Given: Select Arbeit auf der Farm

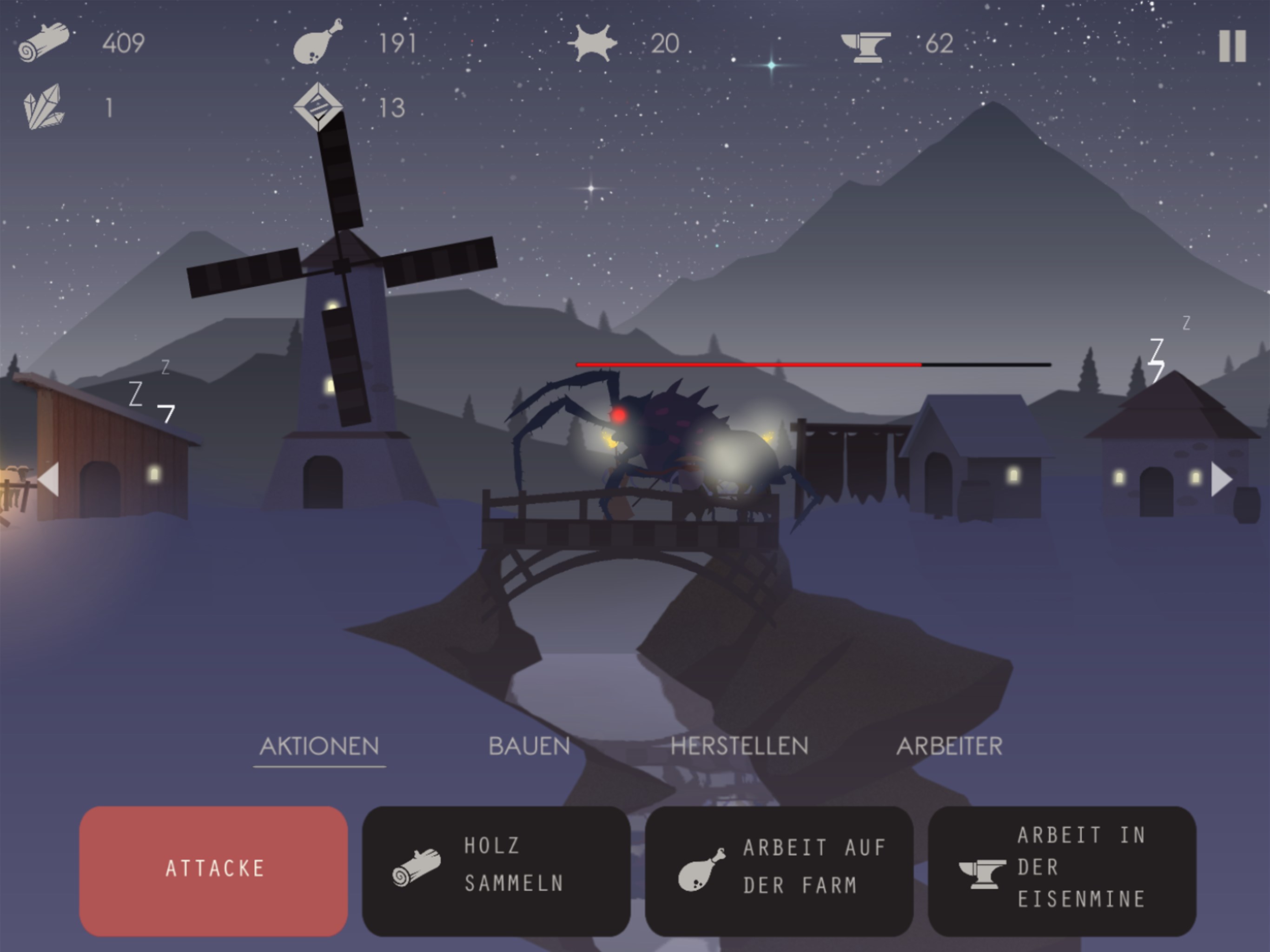Looking at the screenshot, I should pos(779,870).
